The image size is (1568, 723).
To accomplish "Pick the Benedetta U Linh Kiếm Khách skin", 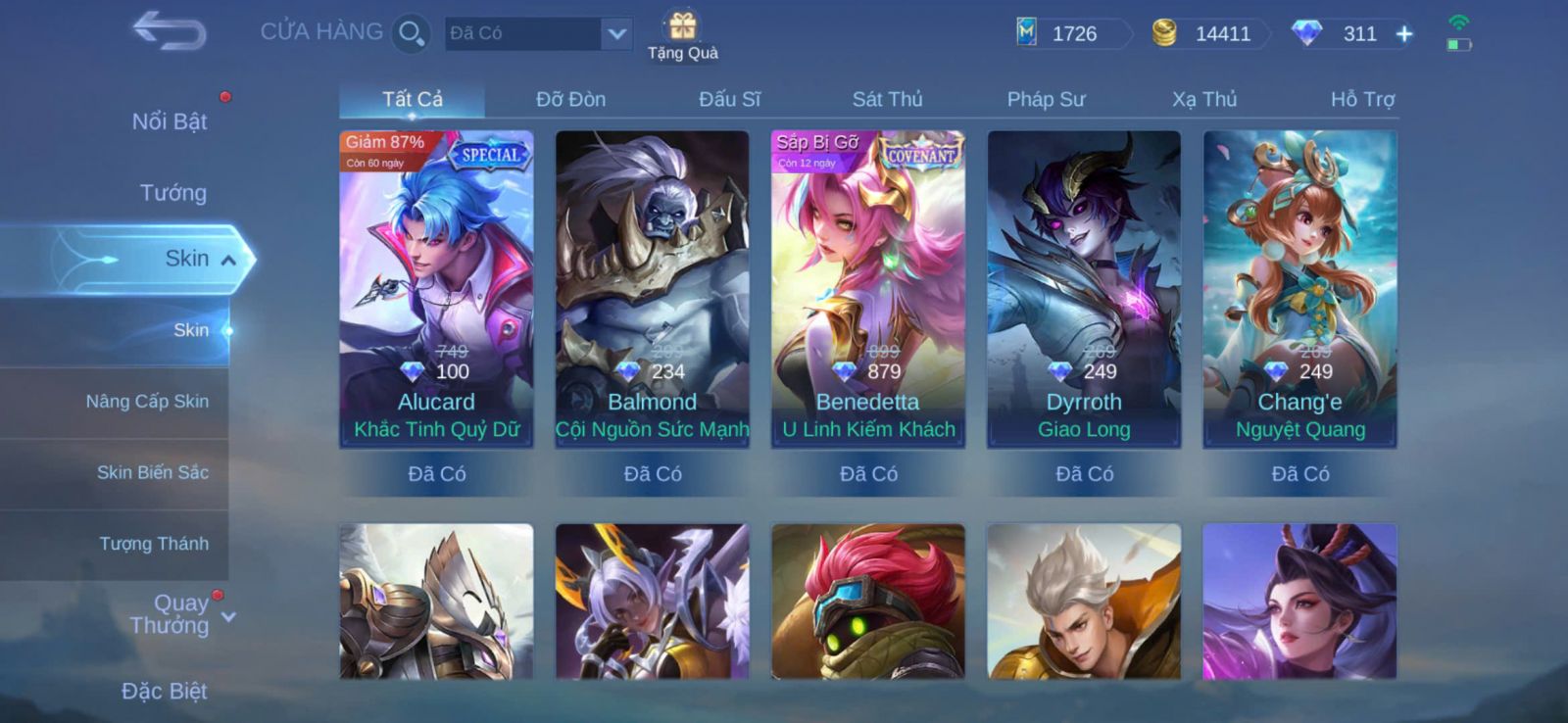I will click(868, 289).
